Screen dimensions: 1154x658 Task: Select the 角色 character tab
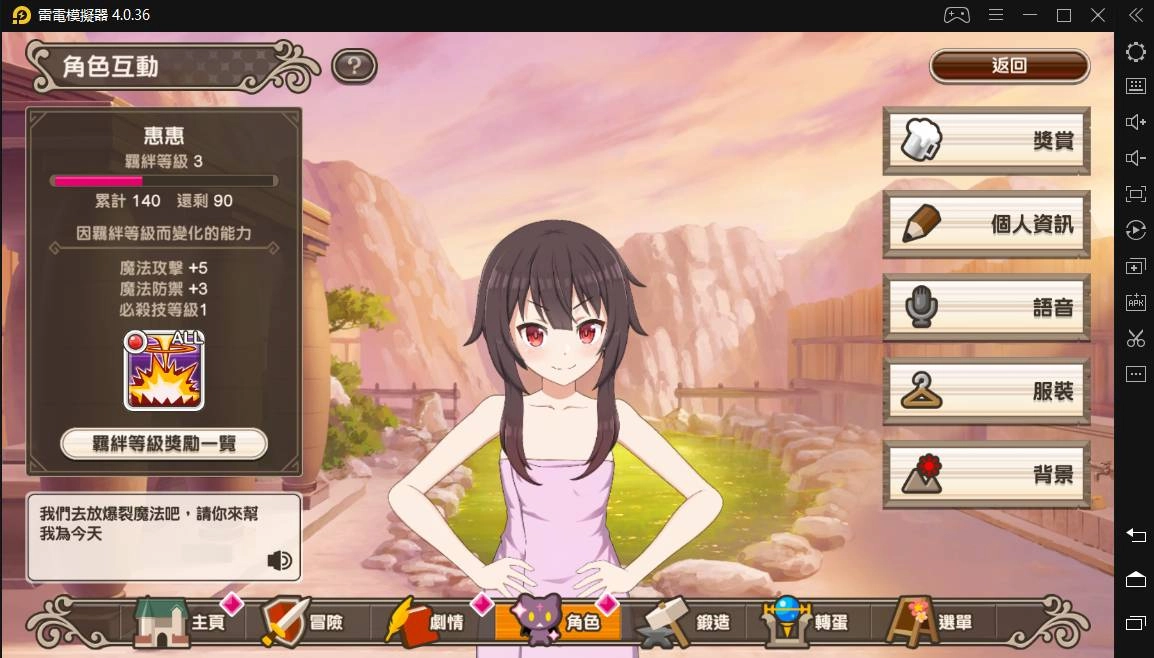tap(558, 621)
